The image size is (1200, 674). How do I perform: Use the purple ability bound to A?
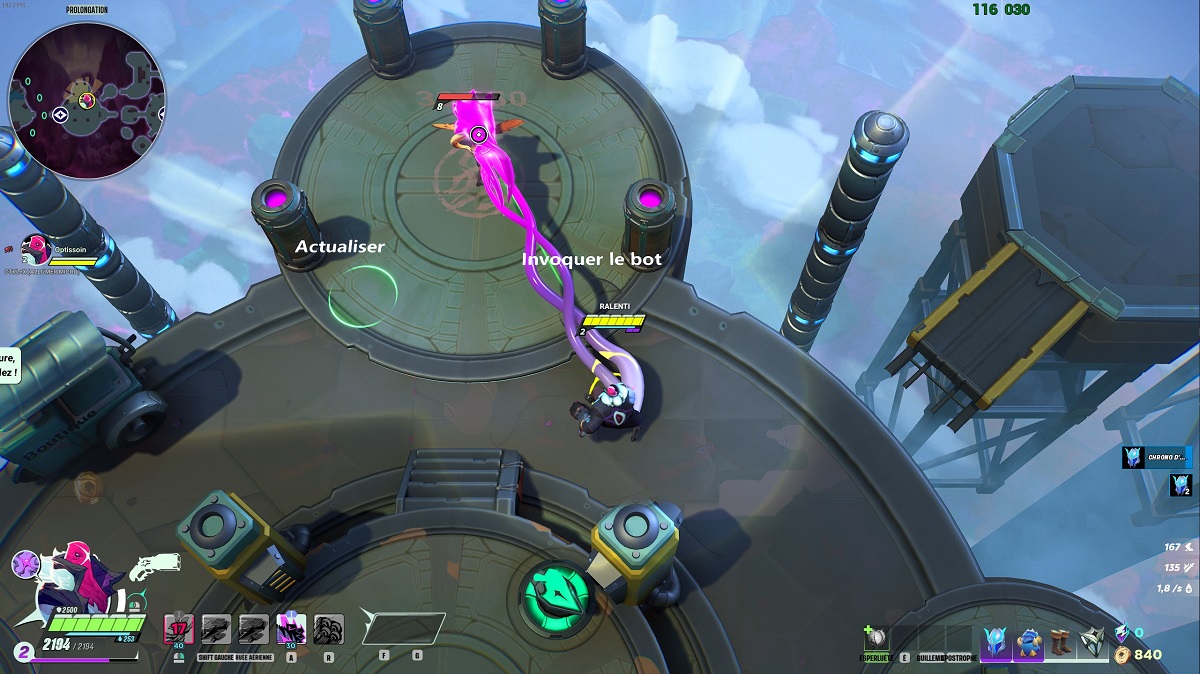click(291, 629)
